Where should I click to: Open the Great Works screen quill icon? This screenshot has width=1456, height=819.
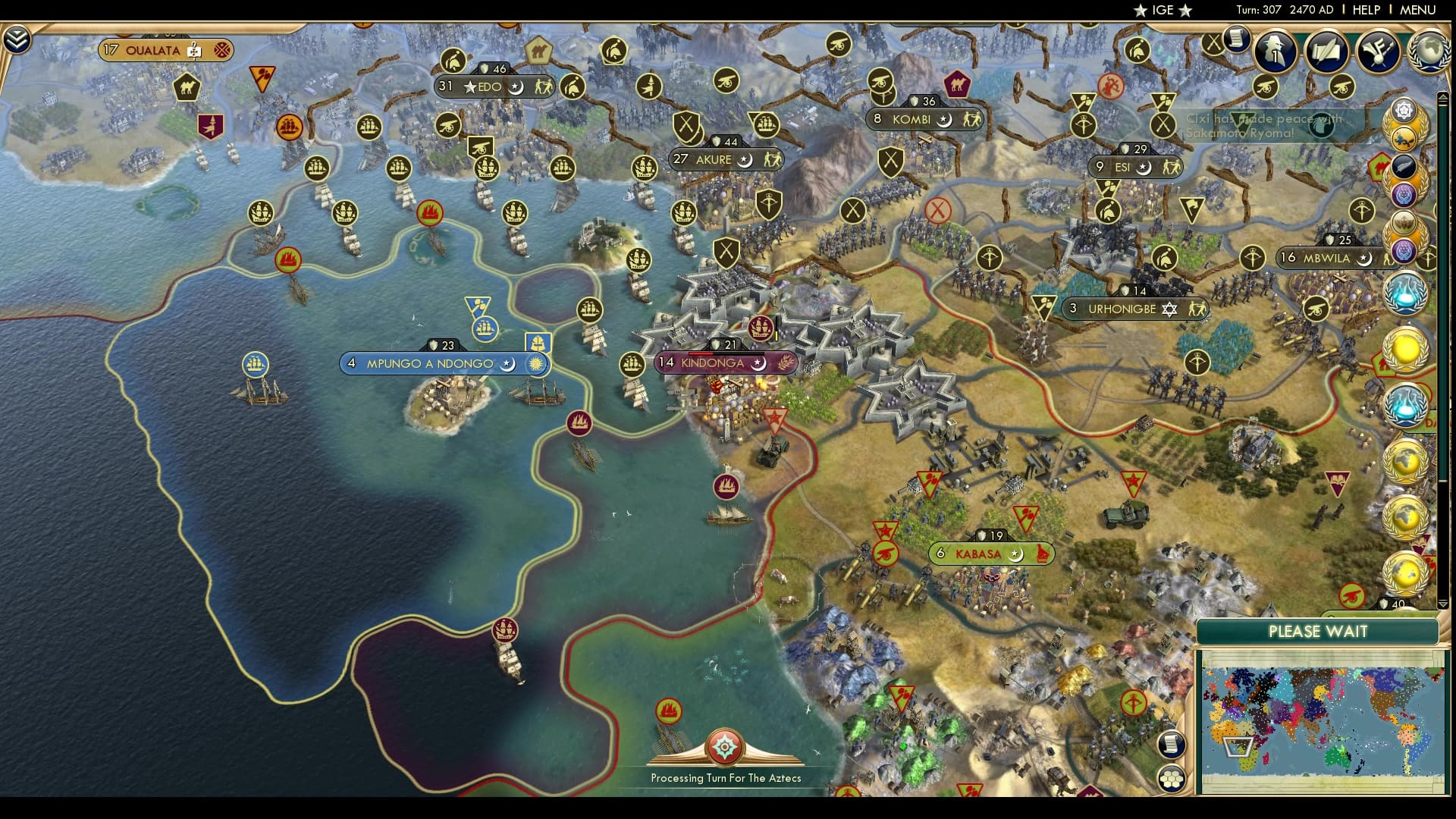tap(1327, 53)
